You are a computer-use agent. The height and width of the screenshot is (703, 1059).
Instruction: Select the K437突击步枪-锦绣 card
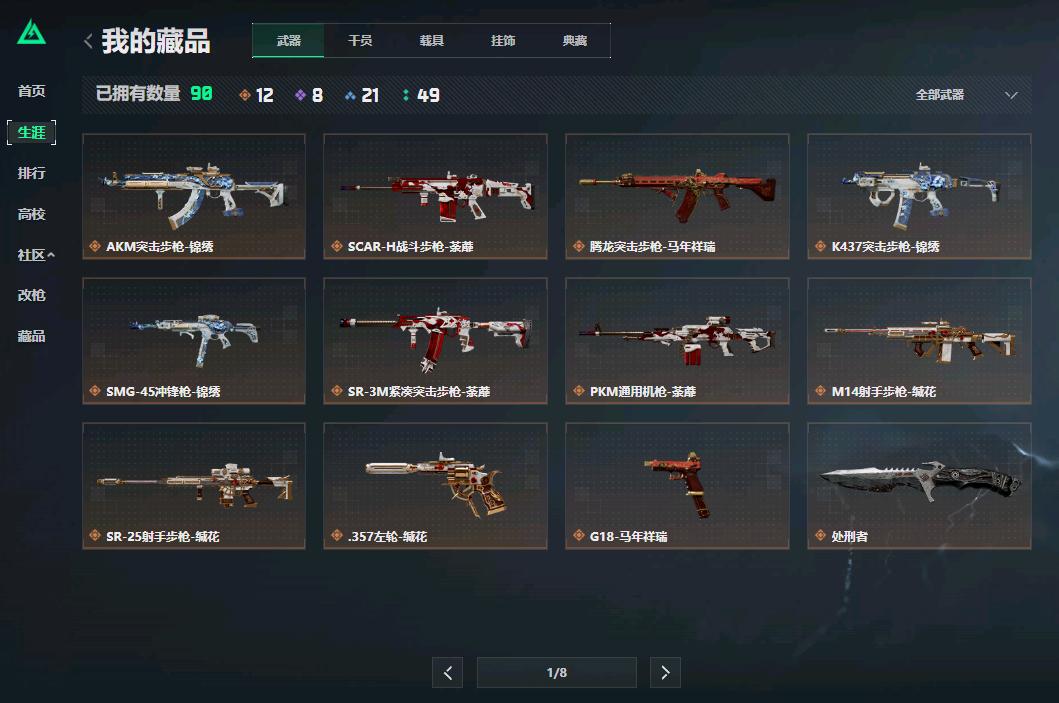919,196
